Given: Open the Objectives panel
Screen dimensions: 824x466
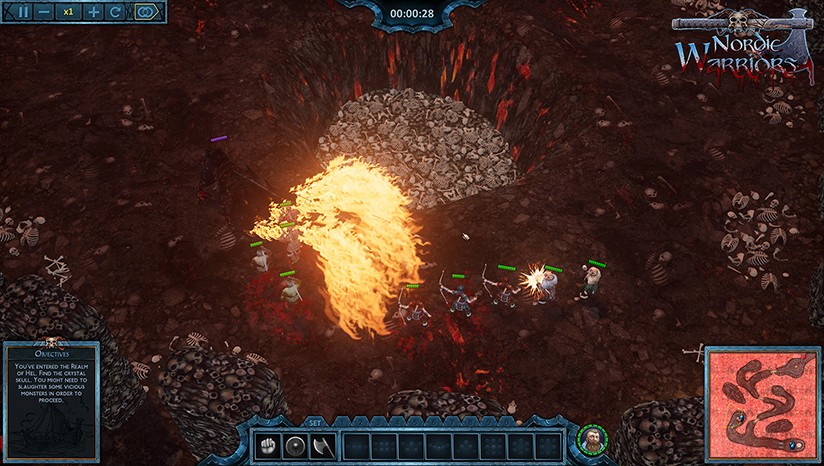Looking at the screenshot, I should click(x=51, y=400).
